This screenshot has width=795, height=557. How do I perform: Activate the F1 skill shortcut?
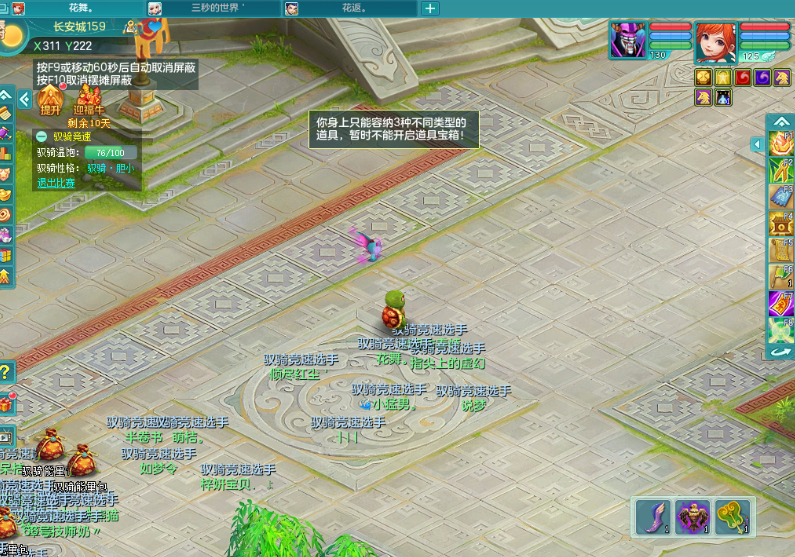tap(780, 144)
